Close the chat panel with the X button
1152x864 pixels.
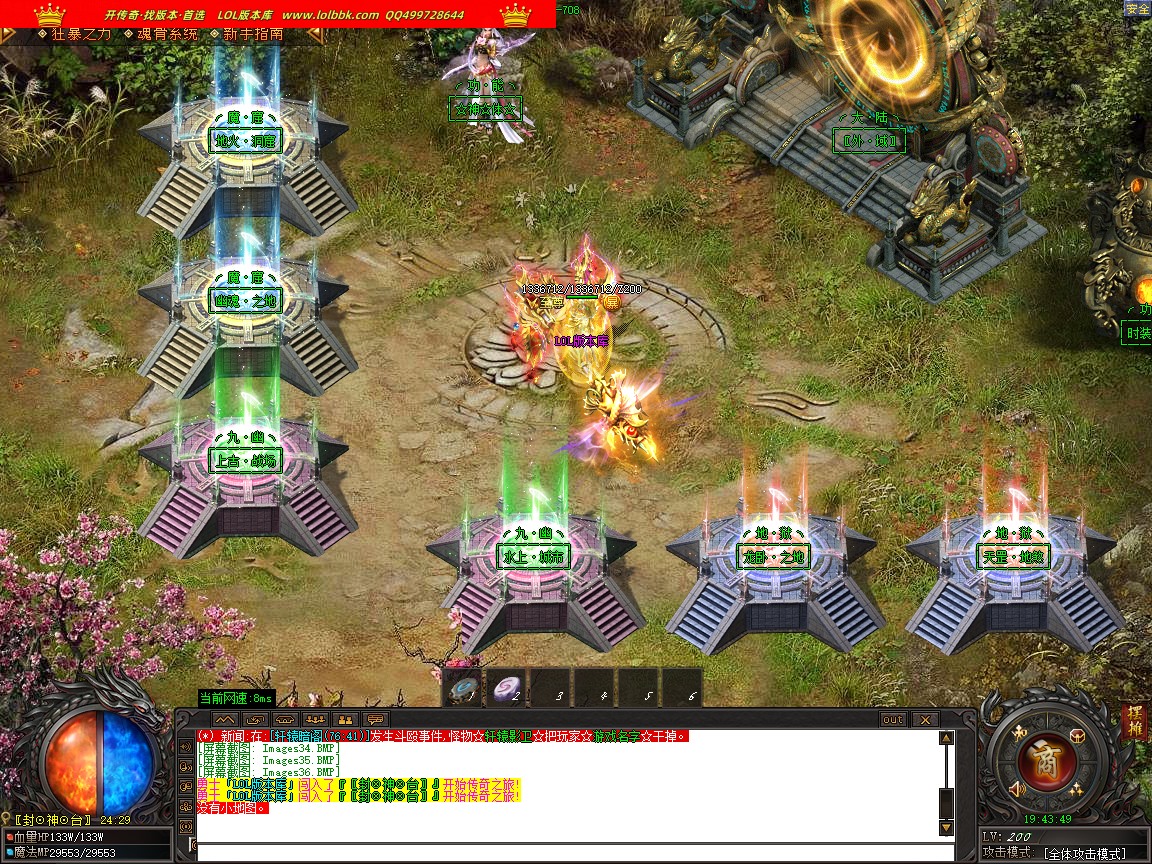925,719
